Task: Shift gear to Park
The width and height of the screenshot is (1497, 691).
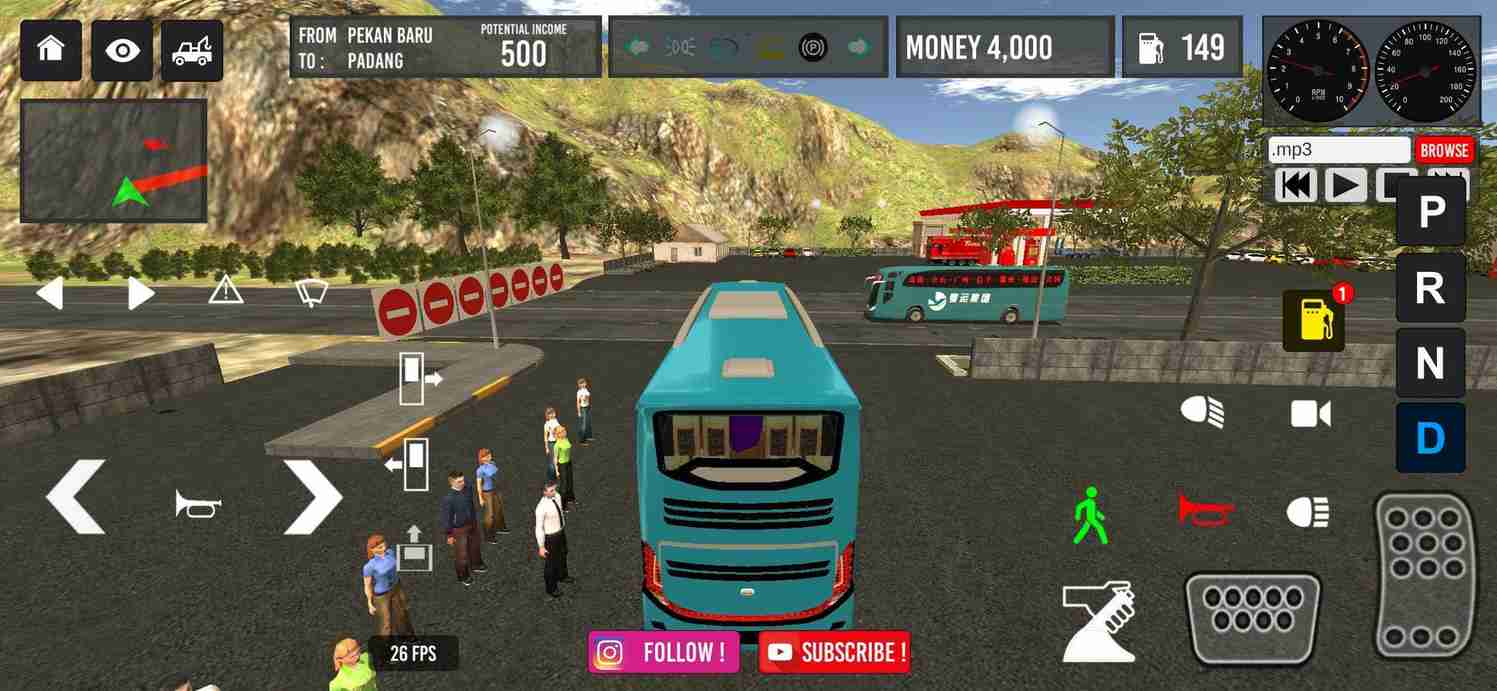Action: [x=1430, y=211]
